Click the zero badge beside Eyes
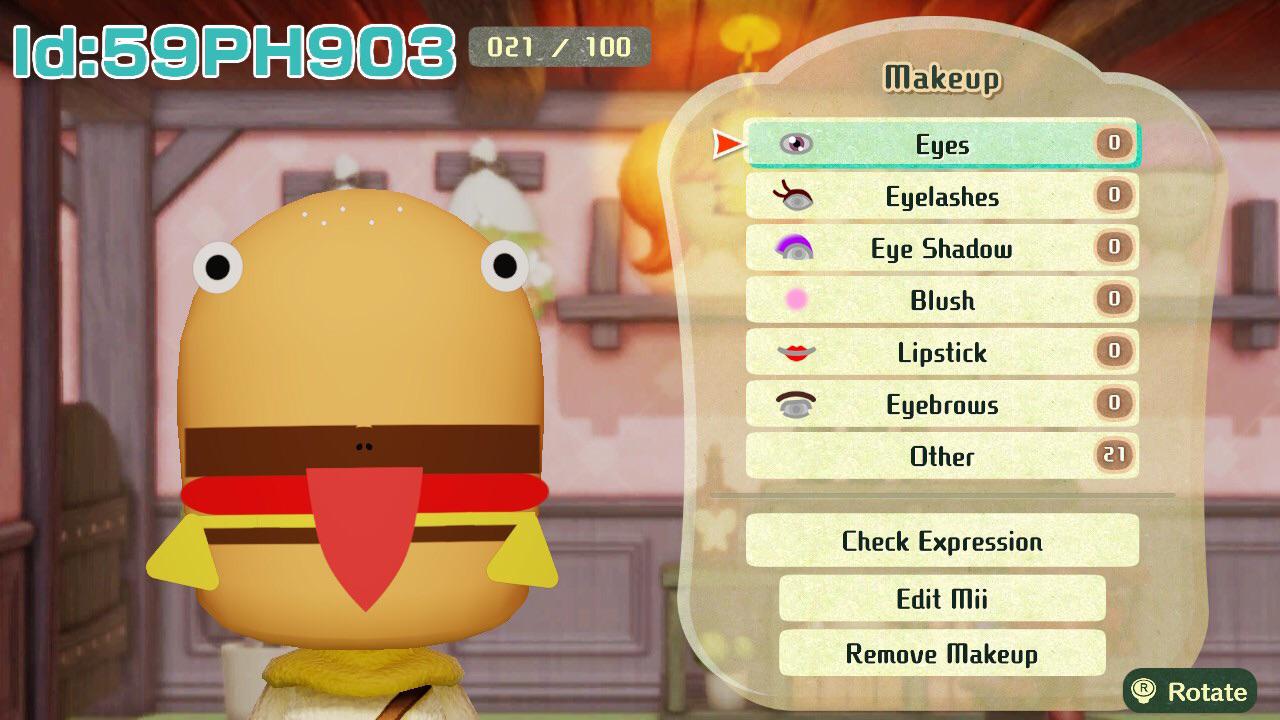1280x720 pixels. 1113,144
